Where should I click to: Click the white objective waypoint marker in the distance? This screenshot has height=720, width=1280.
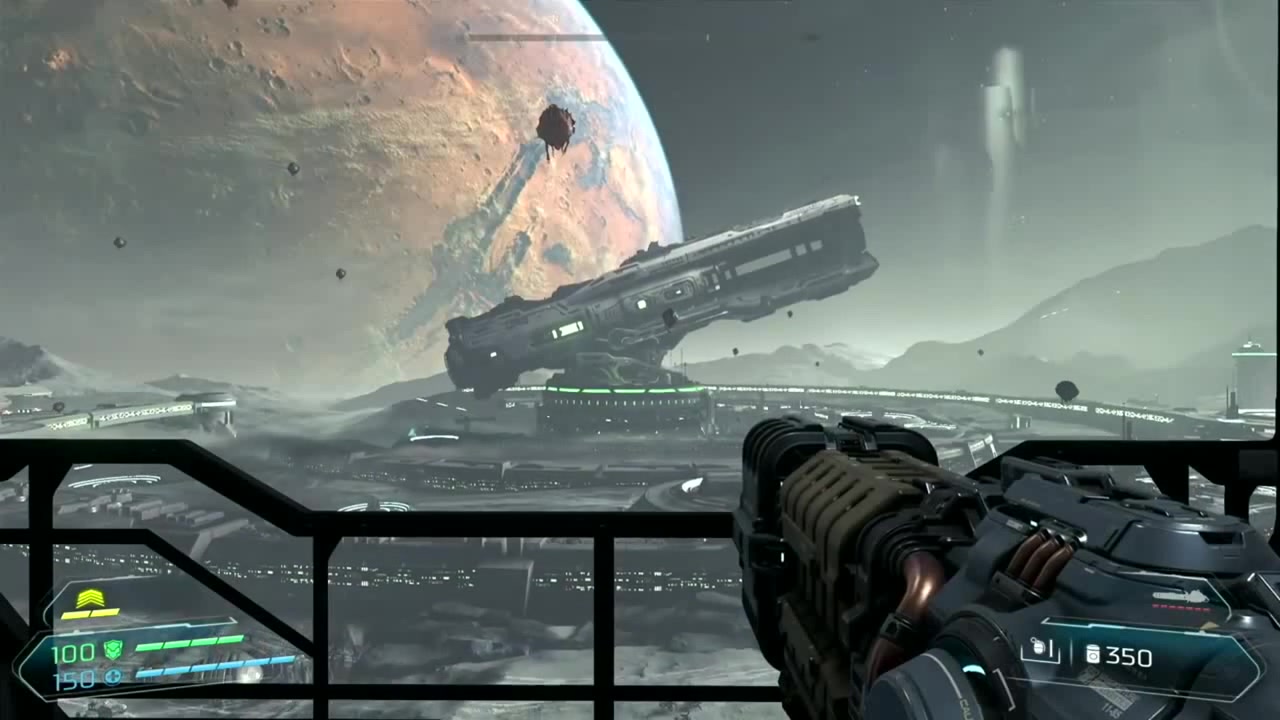(690, 485)
